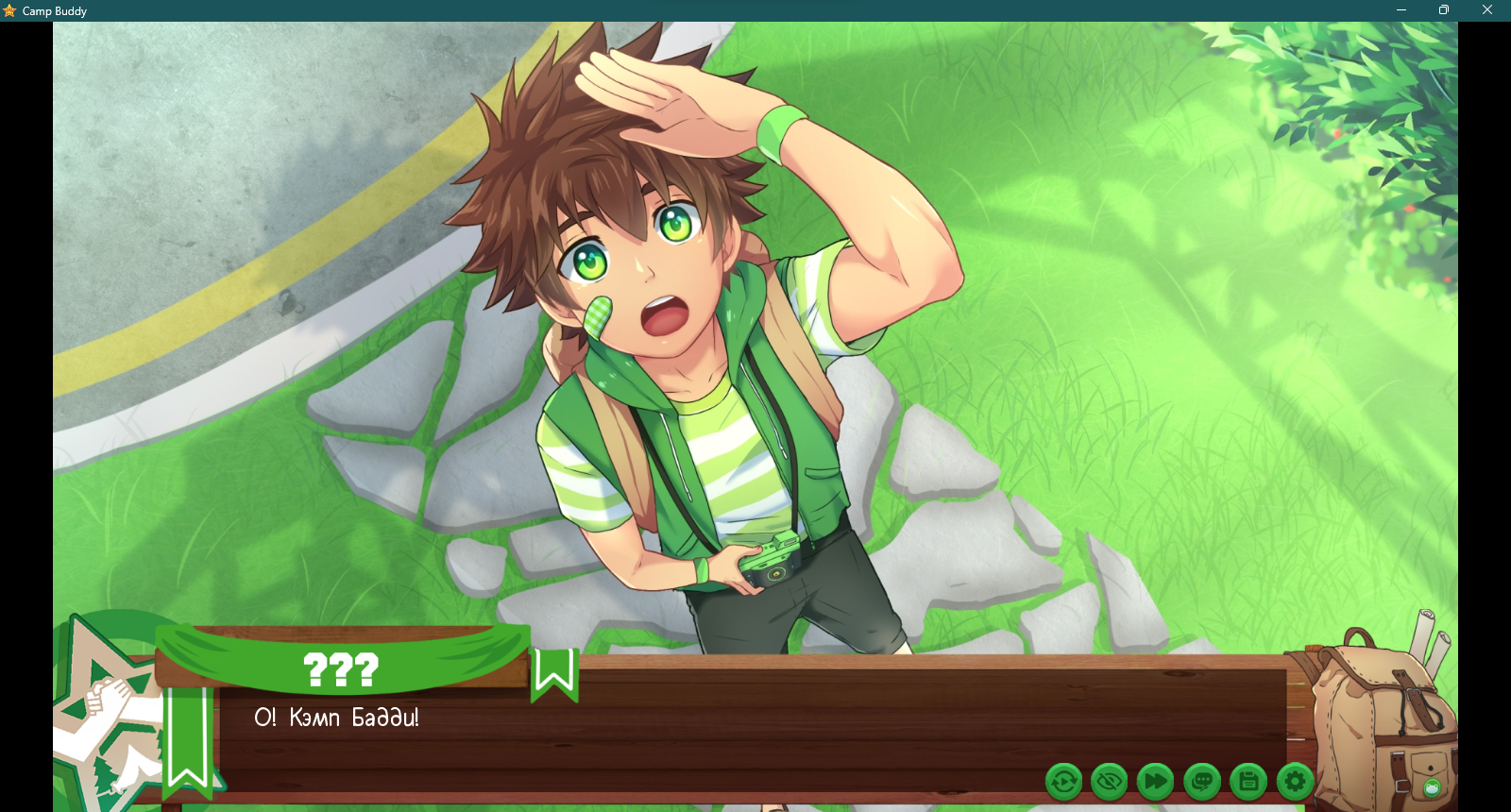Open the save menu via floppy disk icon
The width and height of the screenshot is (1511, 812).
pos(1248,782)
